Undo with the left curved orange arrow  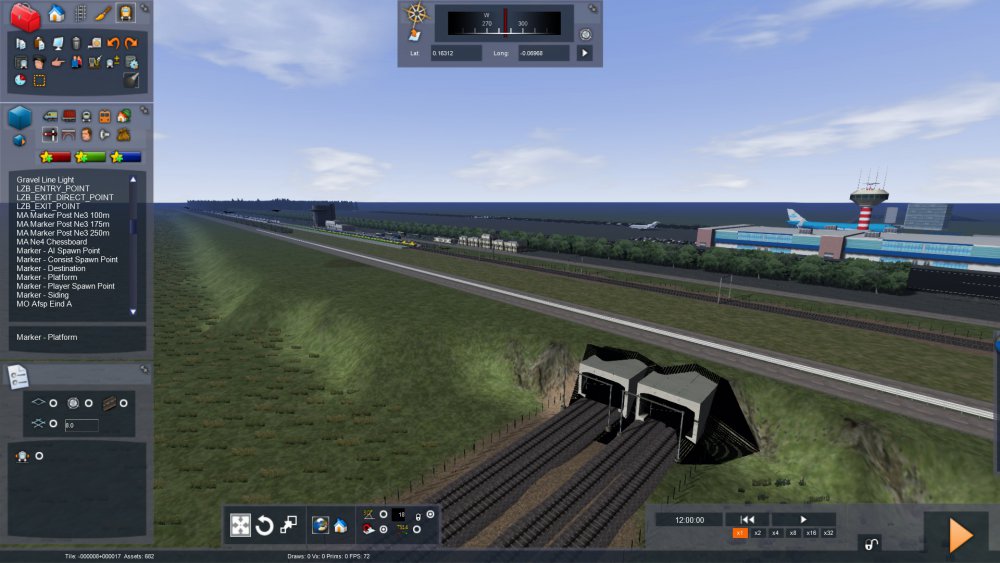[113, 43]
